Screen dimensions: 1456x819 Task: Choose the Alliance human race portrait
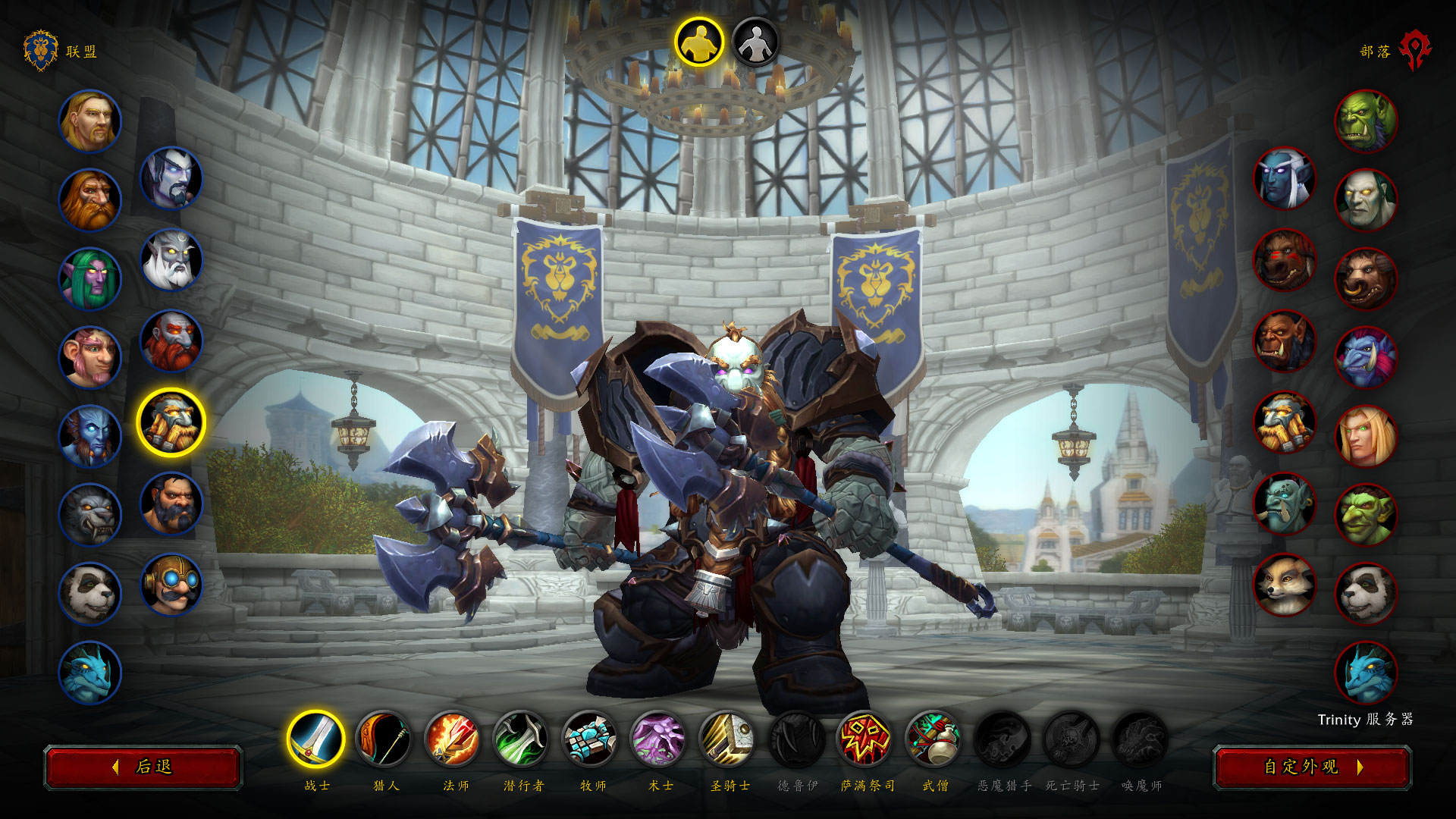click(x=90, y=121)
